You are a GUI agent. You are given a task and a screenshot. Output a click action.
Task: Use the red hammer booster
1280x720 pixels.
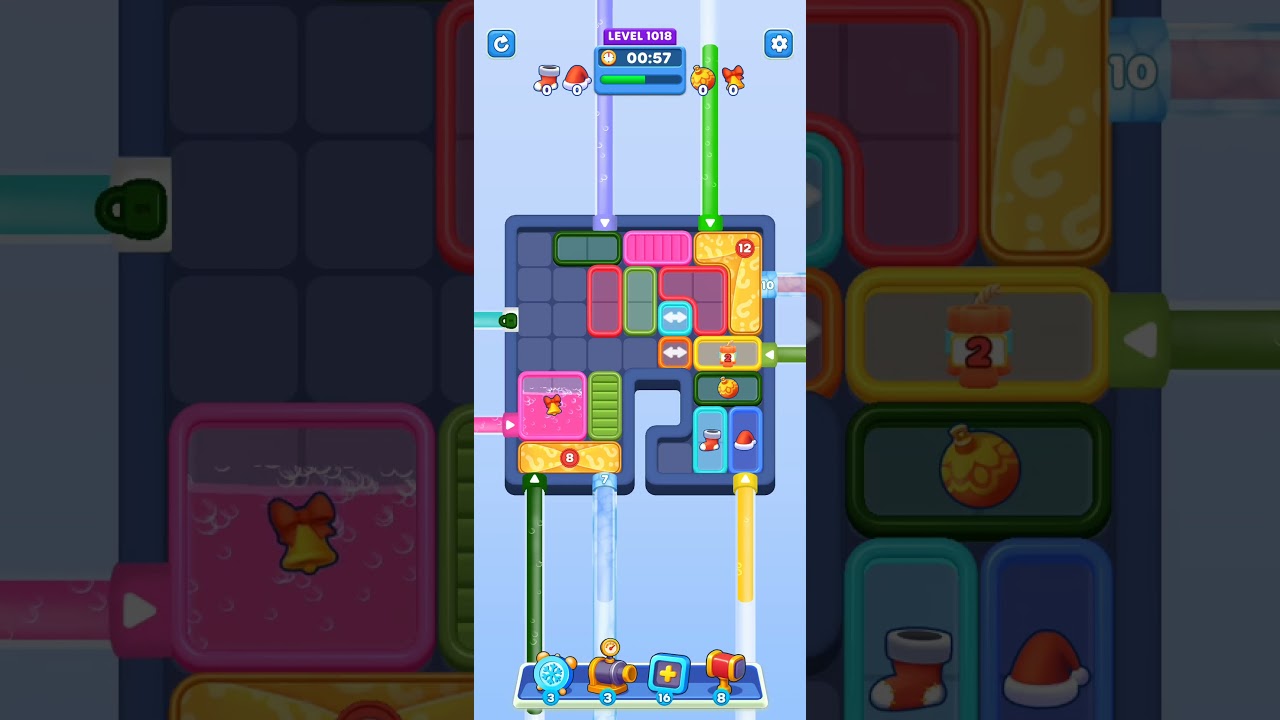coord(725,673)
